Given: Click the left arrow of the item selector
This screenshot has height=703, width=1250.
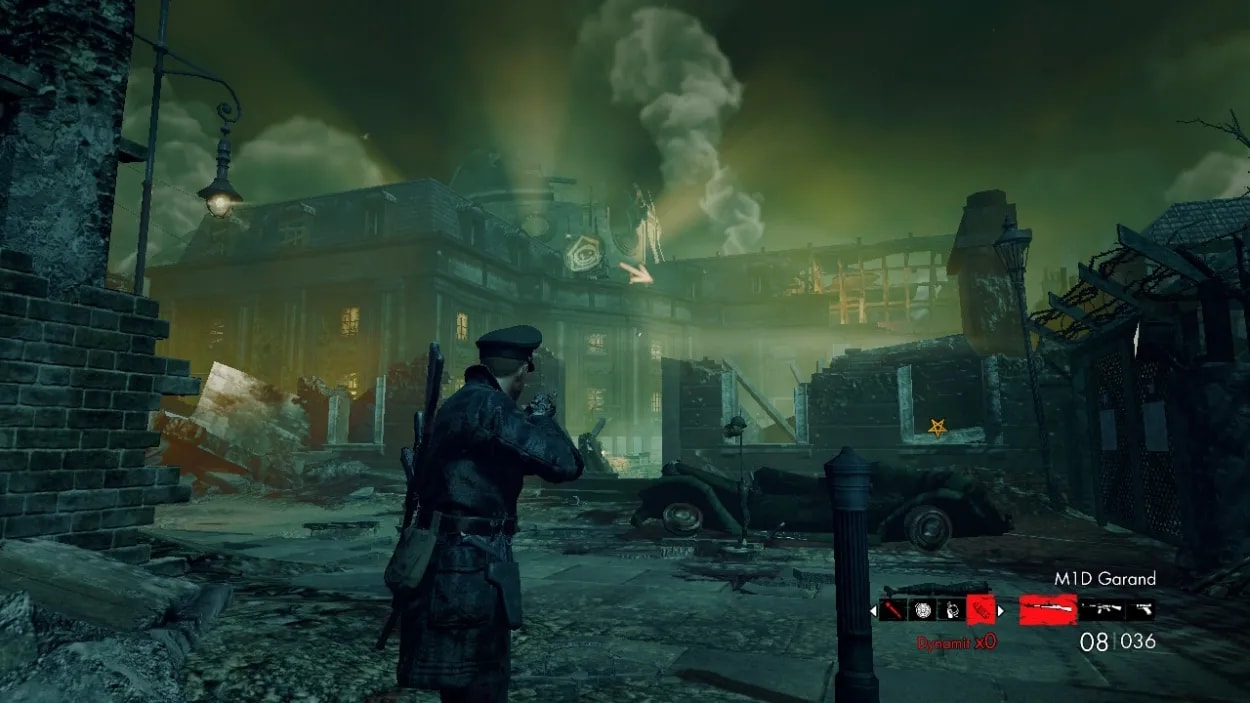Looking at the screenshot, I should tap(873, 609).
